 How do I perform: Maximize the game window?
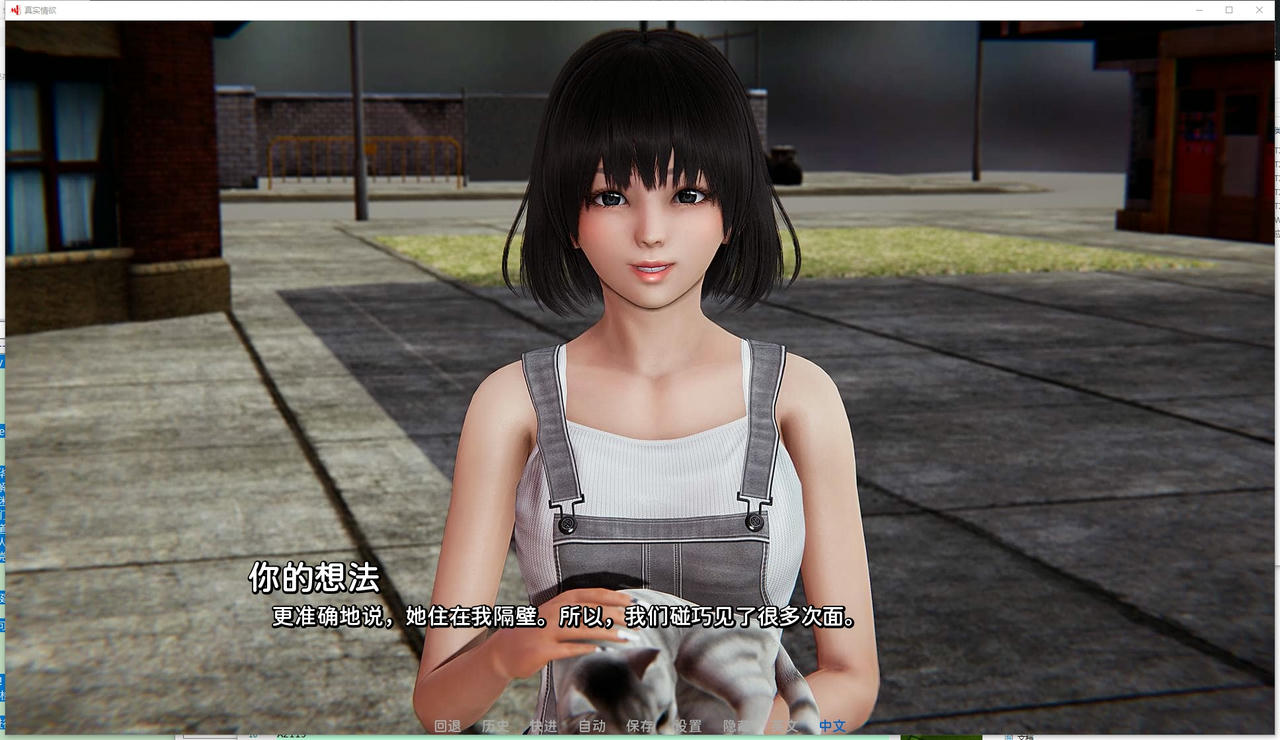pyautogui.click(x=1228, y=9)
